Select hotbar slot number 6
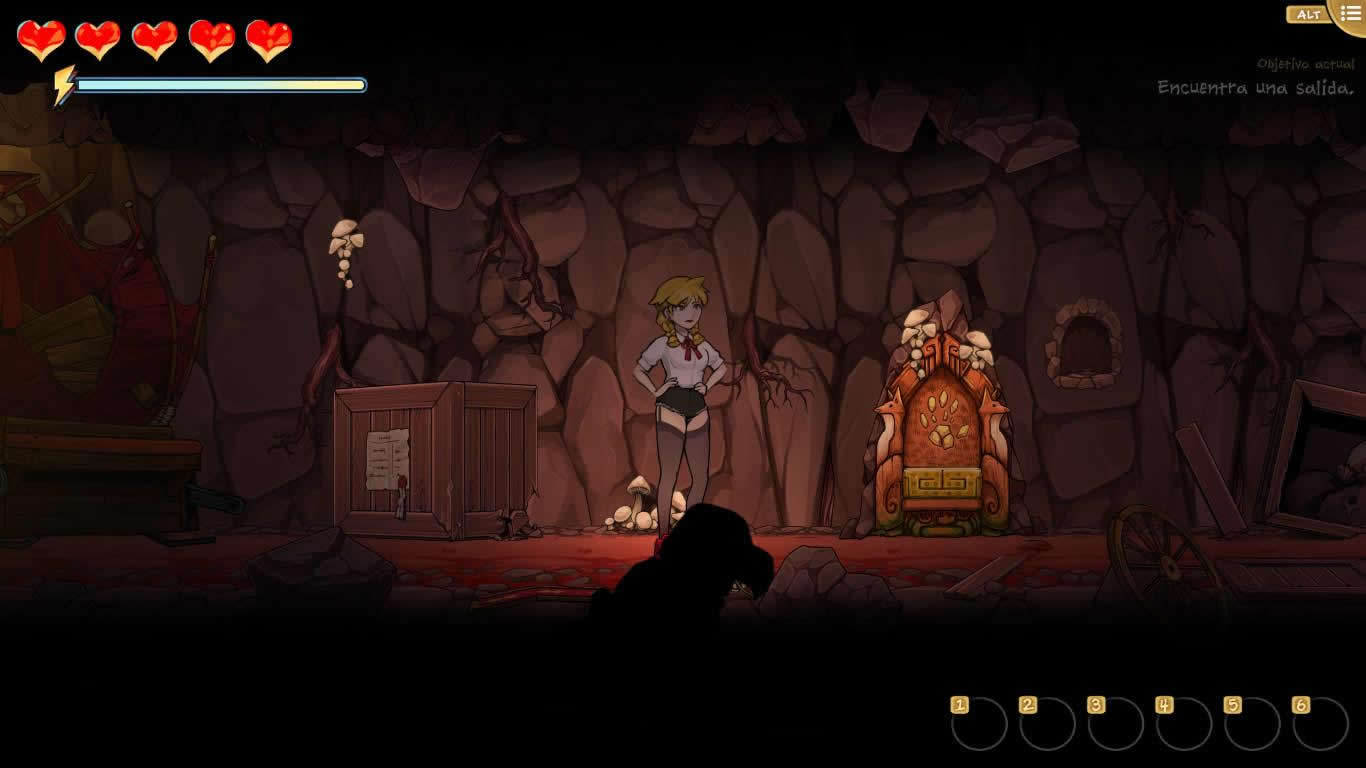Image resolution: width=1366 pixels, height=768 pixels. tap(1320, 724)
